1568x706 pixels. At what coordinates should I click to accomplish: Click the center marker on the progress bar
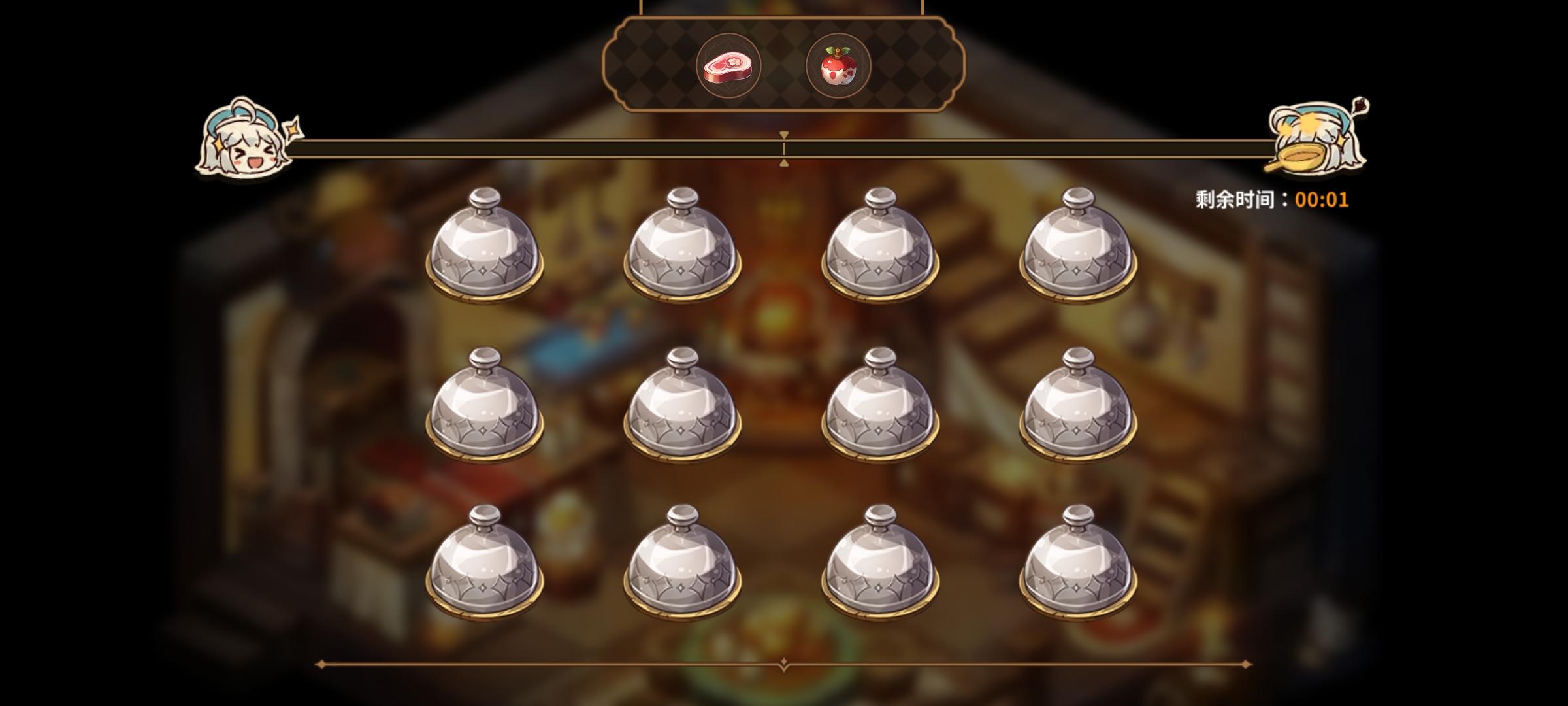pyautogui.click(x=783, y=148)
